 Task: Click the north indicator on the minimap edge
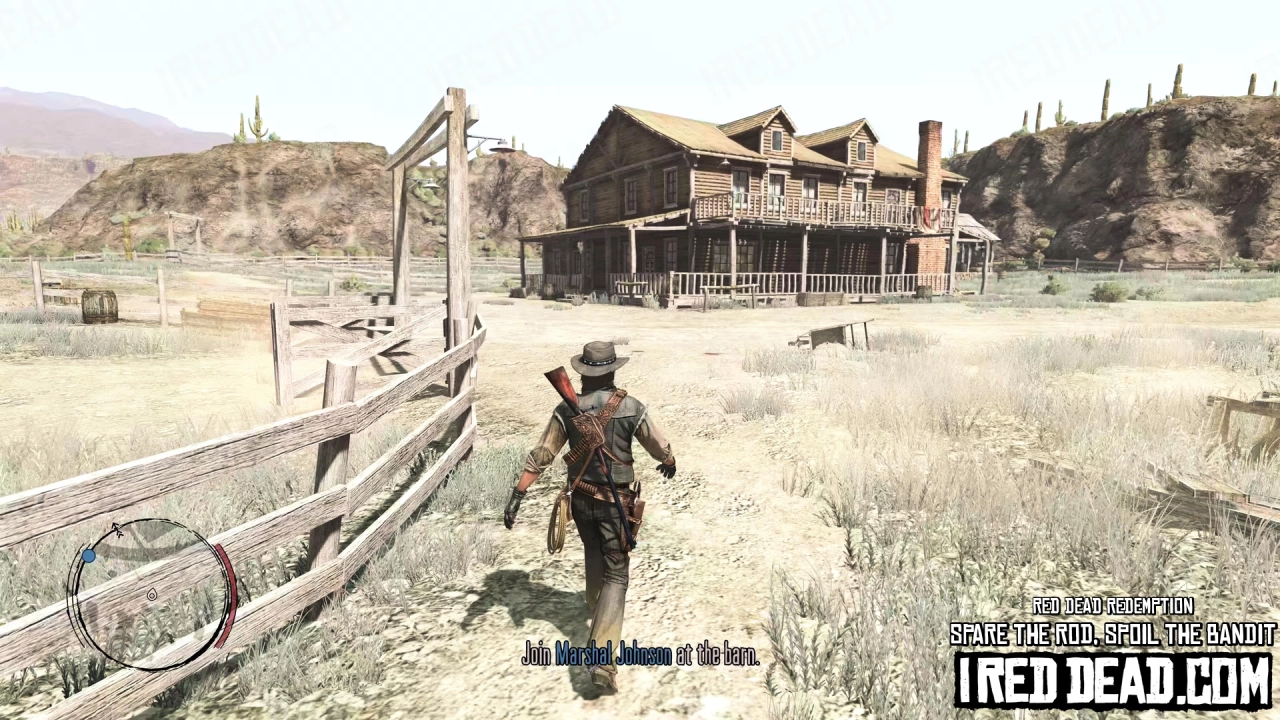(x=116, y=527)
